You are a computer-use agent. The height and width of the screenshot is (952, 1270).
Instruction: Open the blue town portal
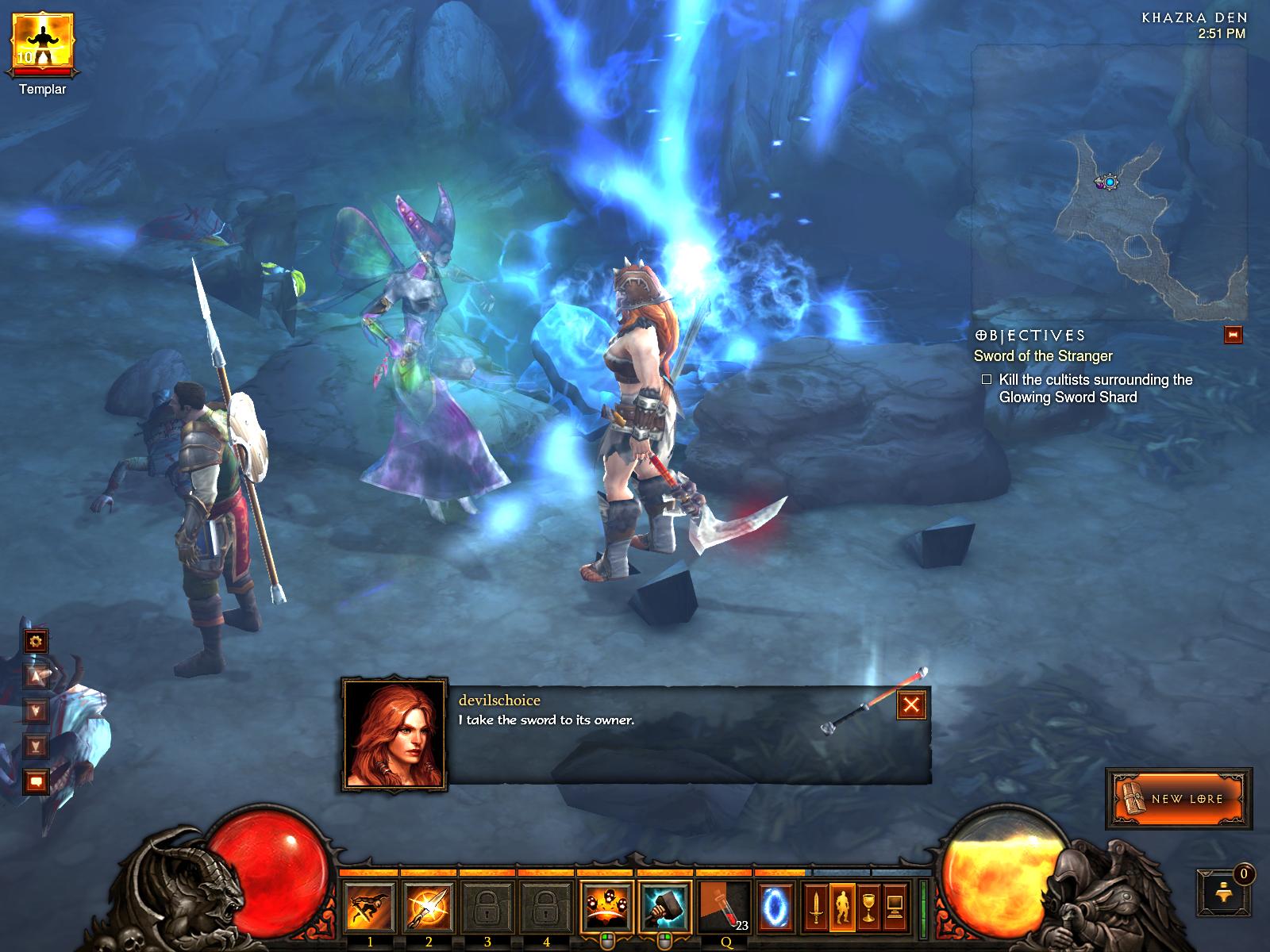tap(774, 907)
